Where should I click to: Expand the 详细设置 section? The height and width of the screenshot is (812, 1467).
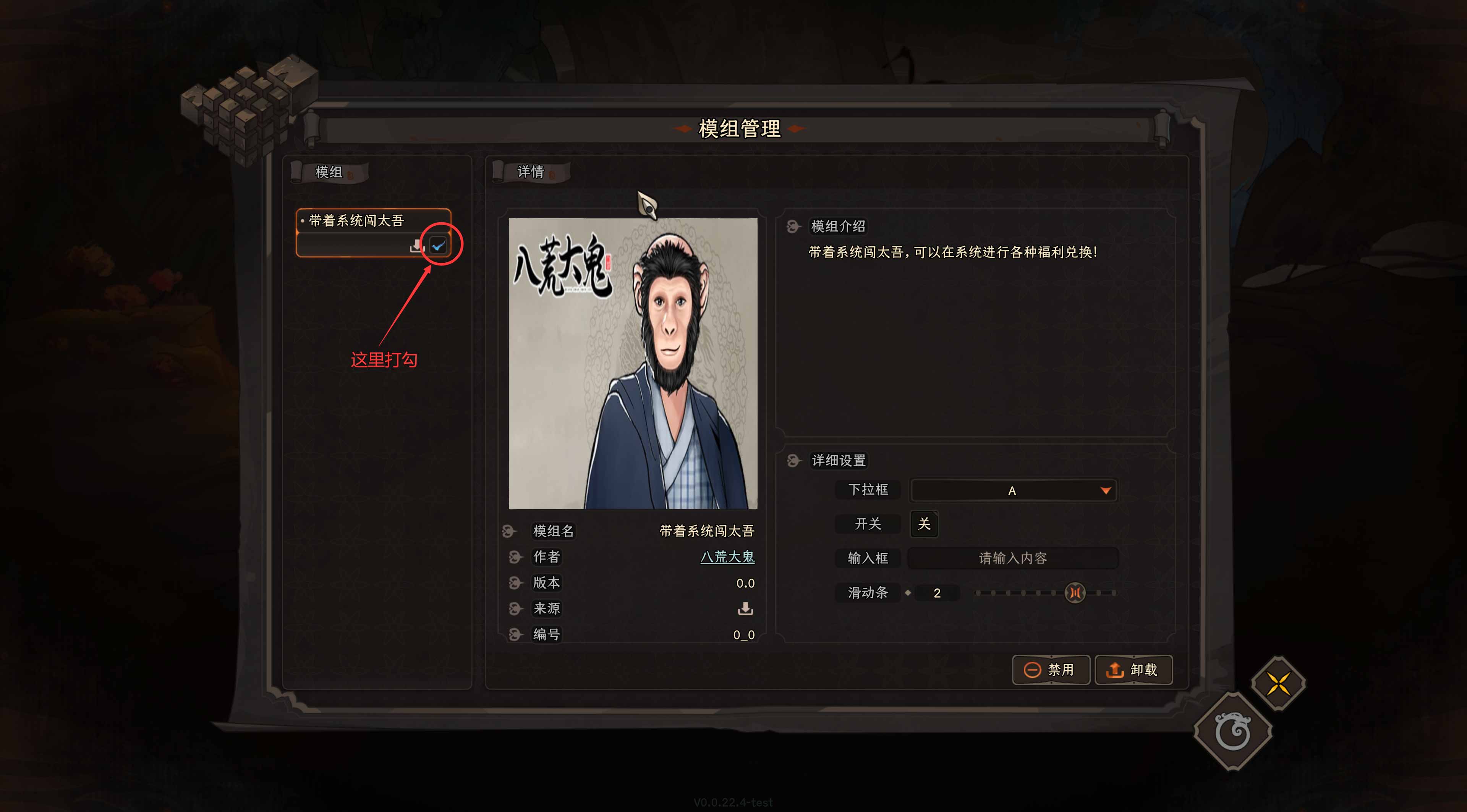coord(837,460)
